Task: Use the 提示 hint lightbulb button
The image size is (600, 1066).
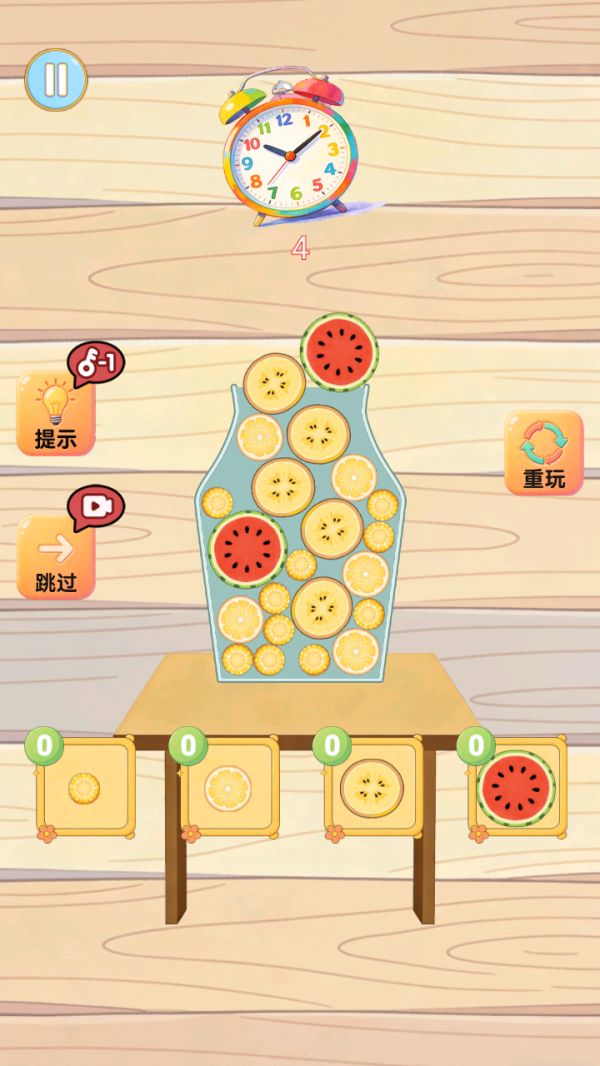Action: [56, 414]
